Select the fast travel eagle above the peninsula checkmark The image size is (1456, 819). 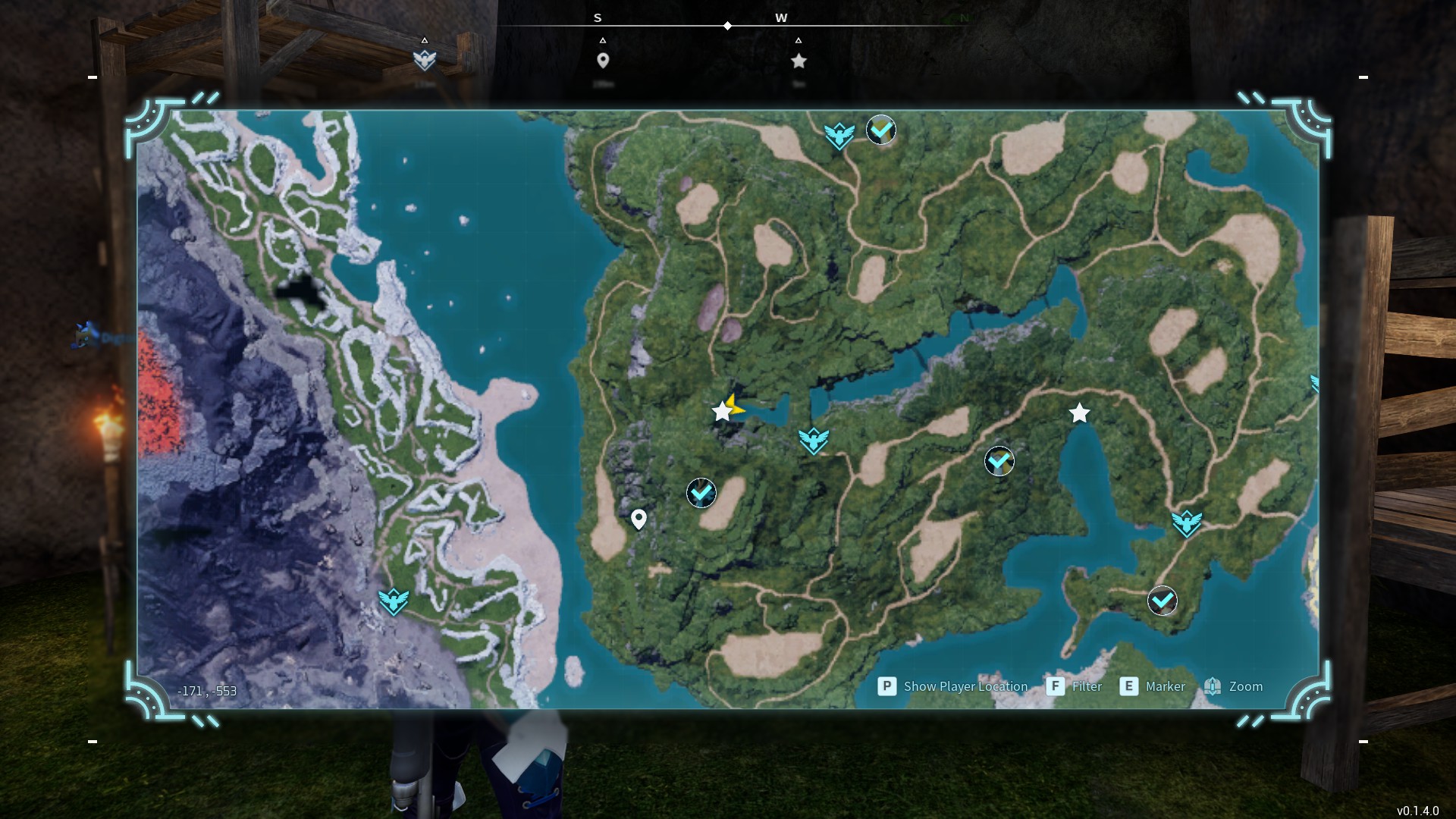pyautogui.click(x=1186, y=522)
